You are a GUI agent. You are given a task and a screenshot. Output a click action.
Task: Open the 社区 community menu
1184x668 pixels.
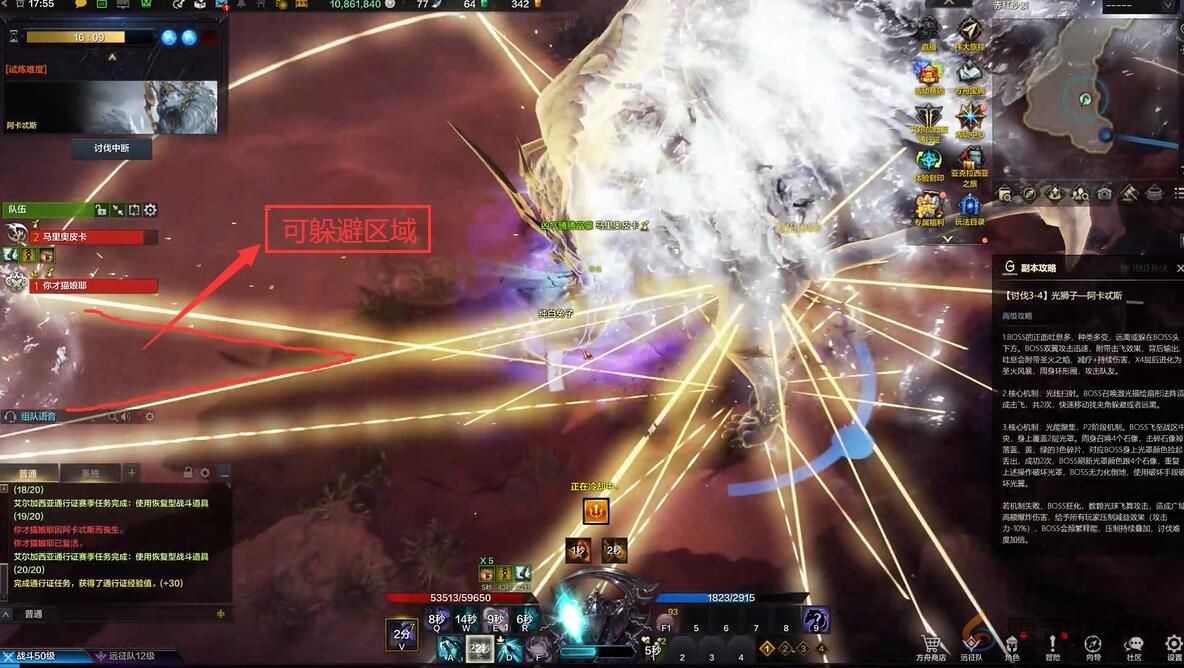coord(1133,643)
